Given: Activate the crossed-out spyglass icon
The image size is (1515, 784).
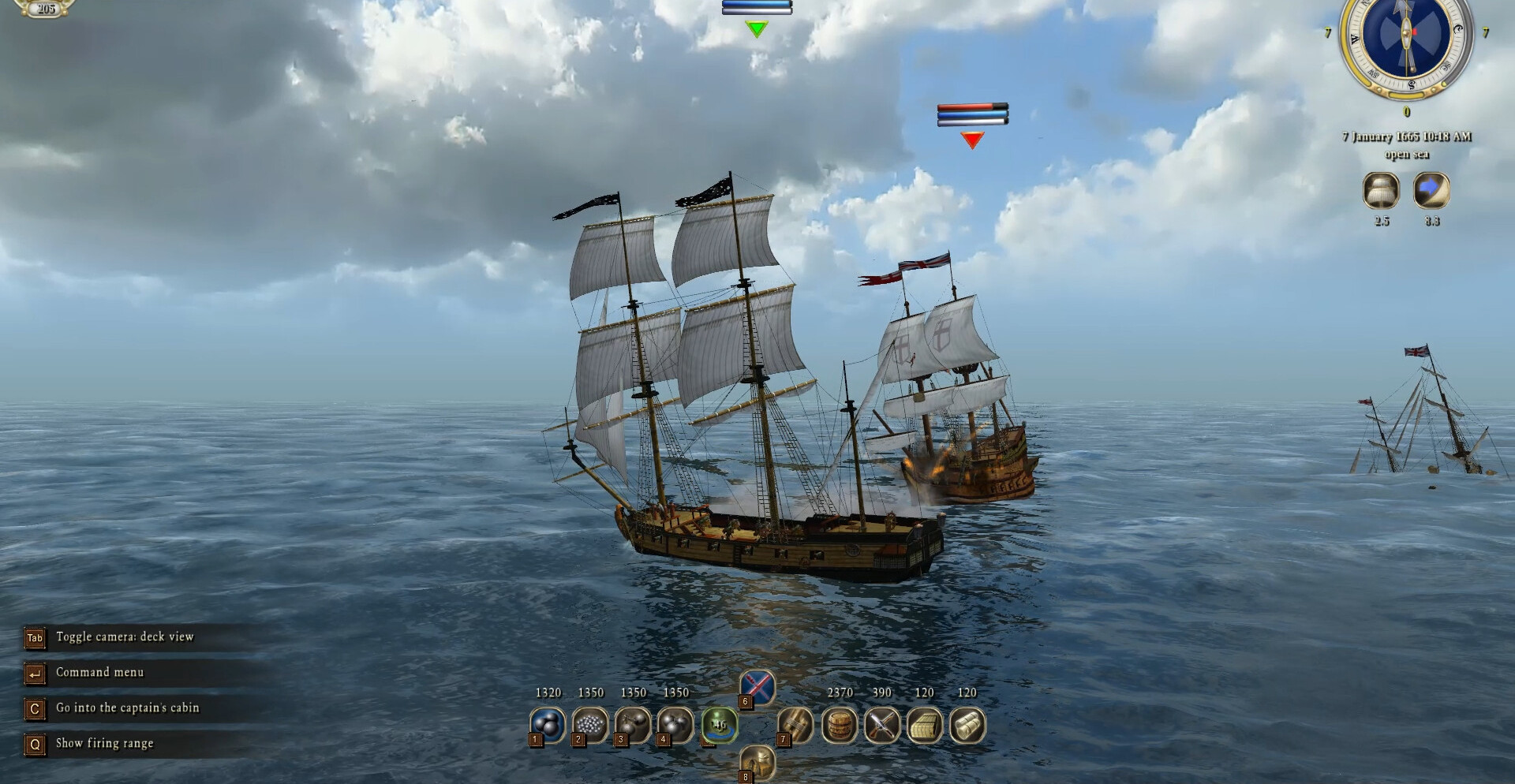Looking at the screenshot, I should click(757, 688).
